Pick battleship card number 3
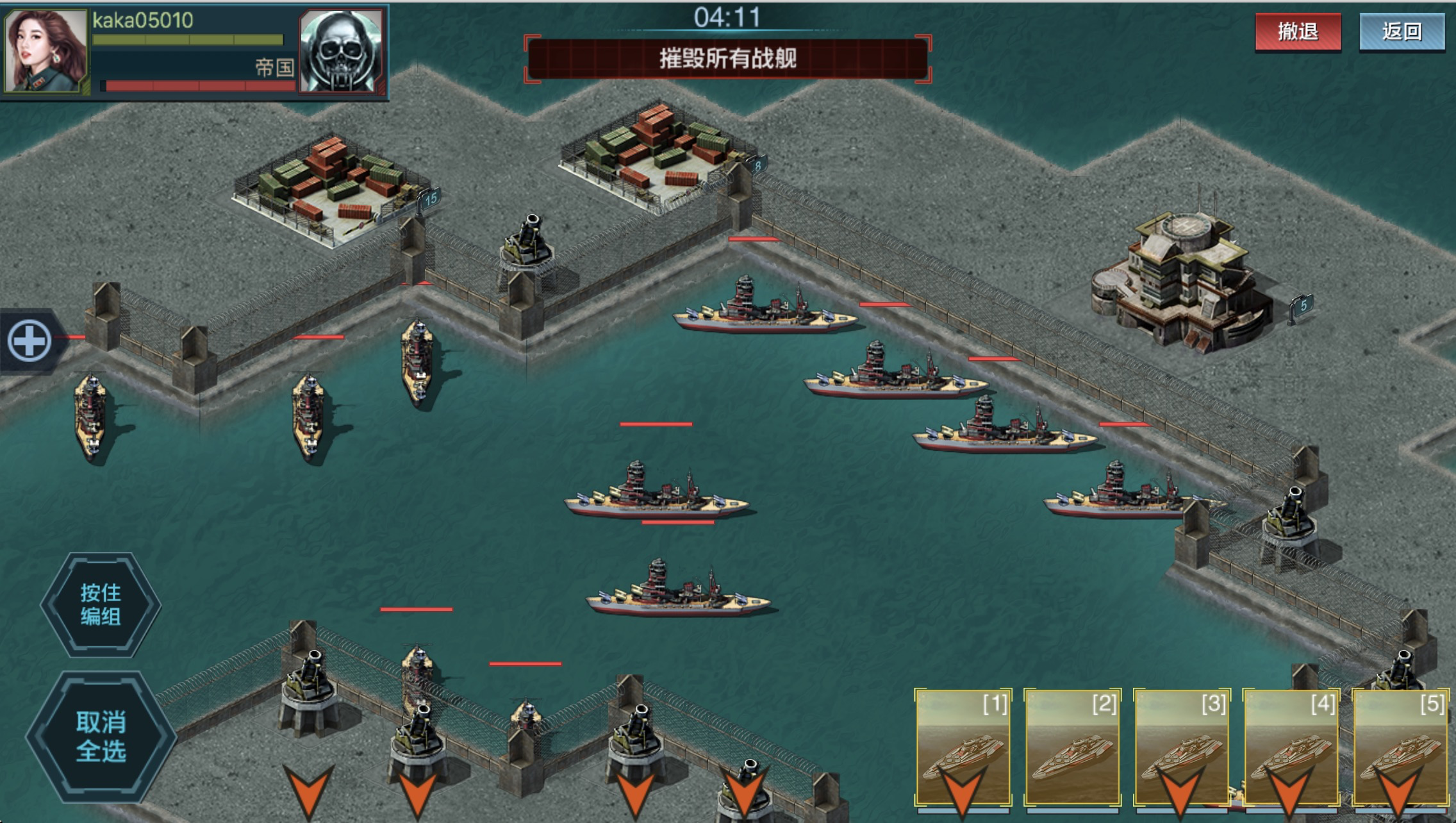Image resolution: width=1456 pixels, height=823 pixels. coord(1182,747)
